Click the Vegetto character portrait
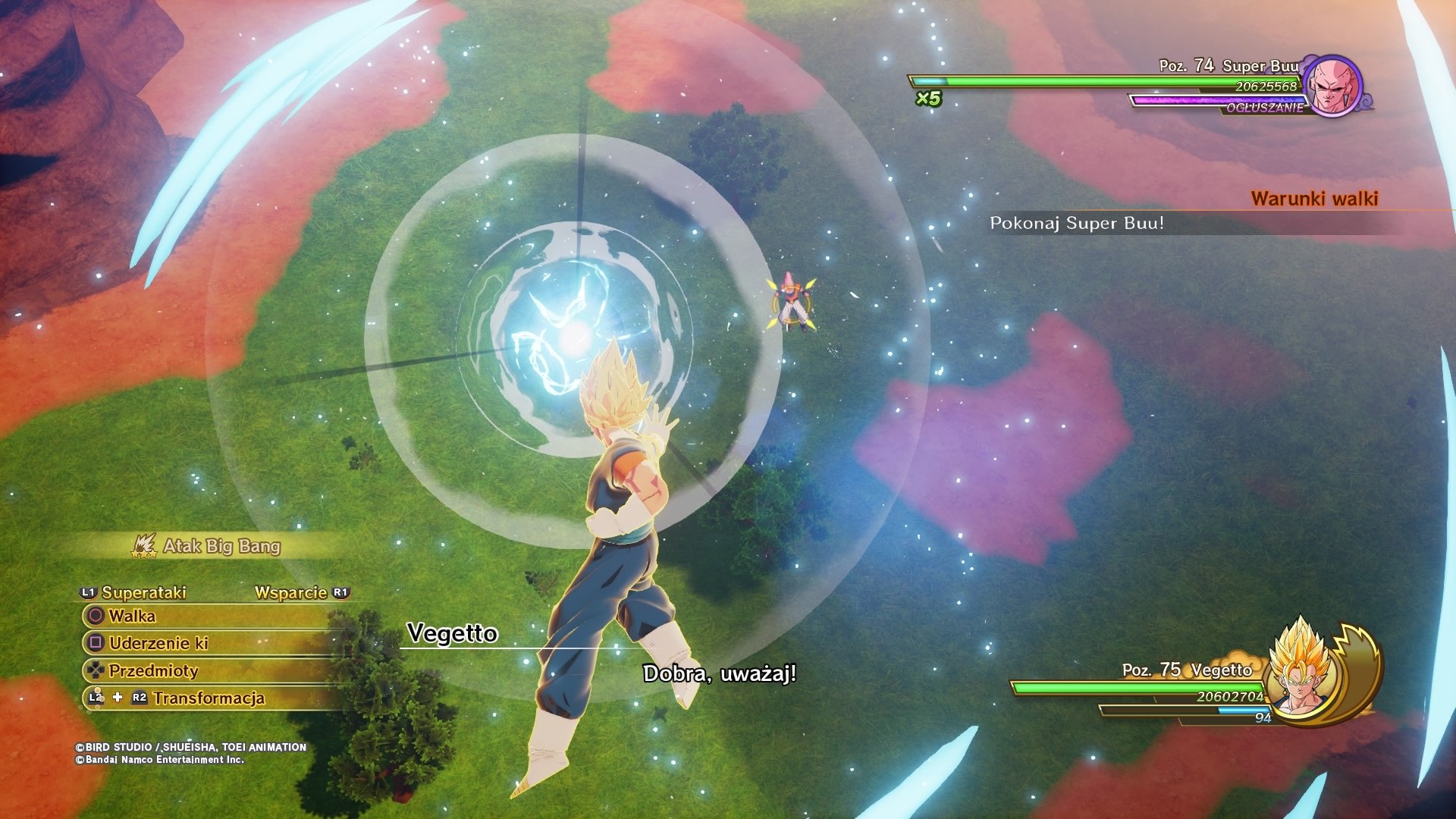The height and width of the screenshot is (819, 1456). [1301, 669]
